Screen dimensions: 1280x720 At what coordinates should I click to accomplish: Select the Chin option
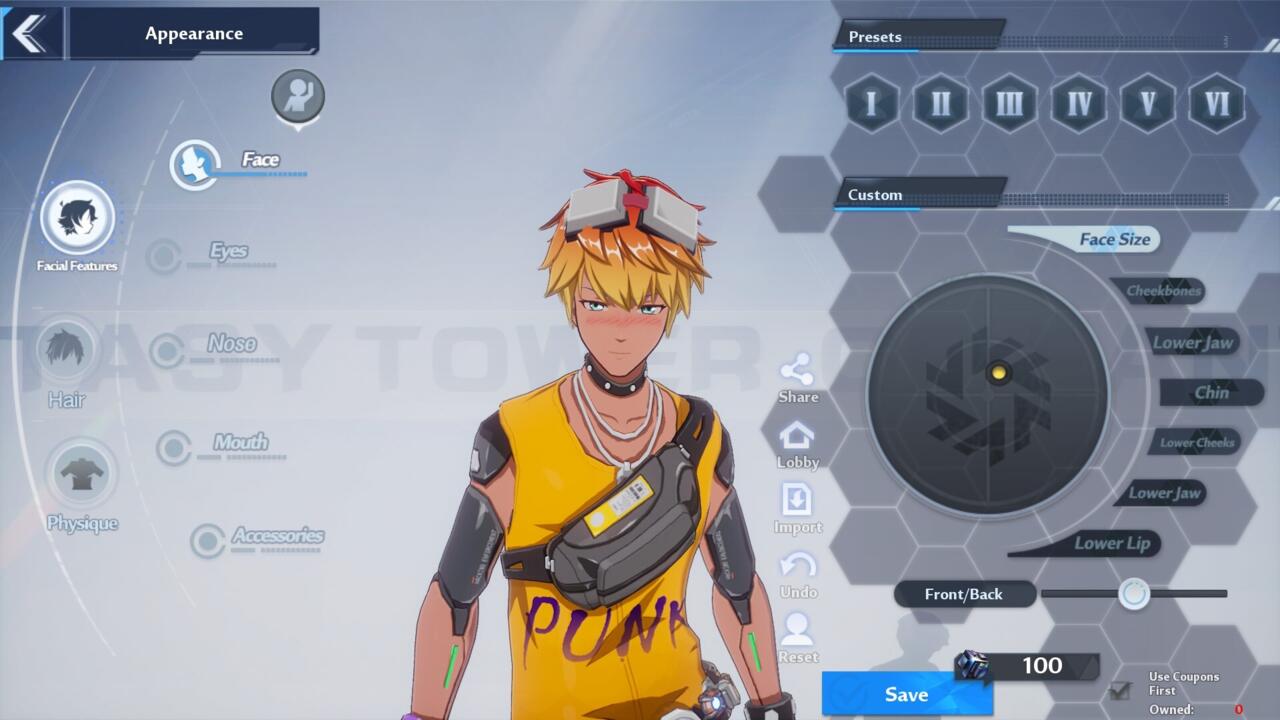(x=1211, y=393)
